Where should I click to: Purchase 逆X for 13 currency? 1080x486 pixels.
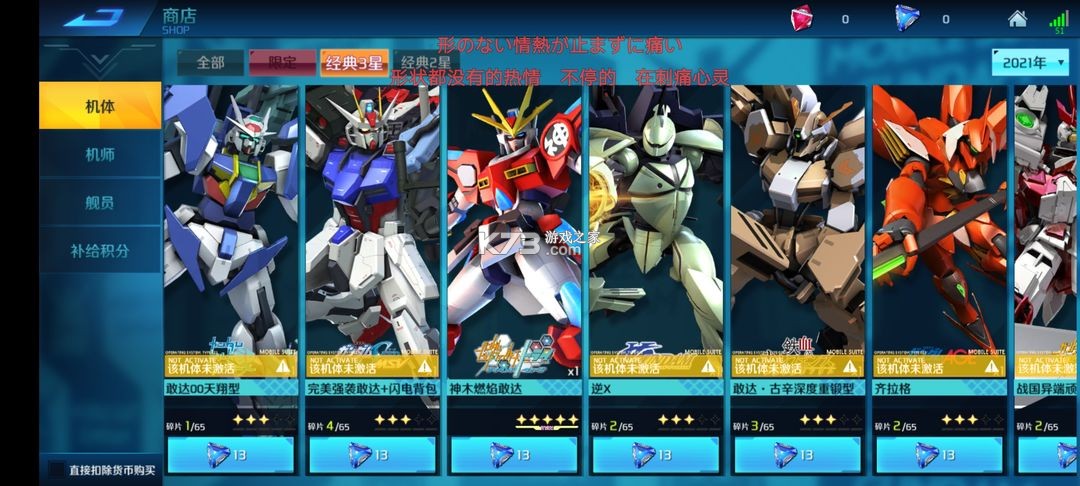[x=656, y=455]
